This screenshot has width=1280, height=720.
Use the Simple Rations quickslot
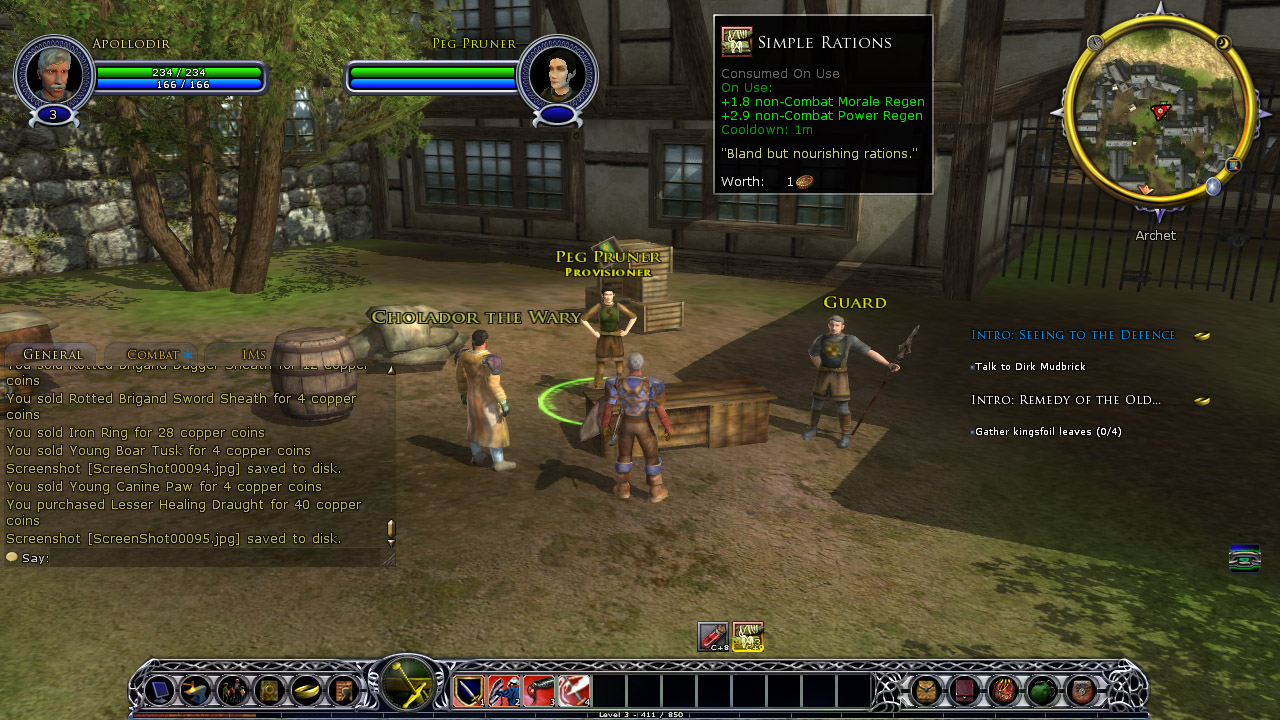tap(748, 637)
